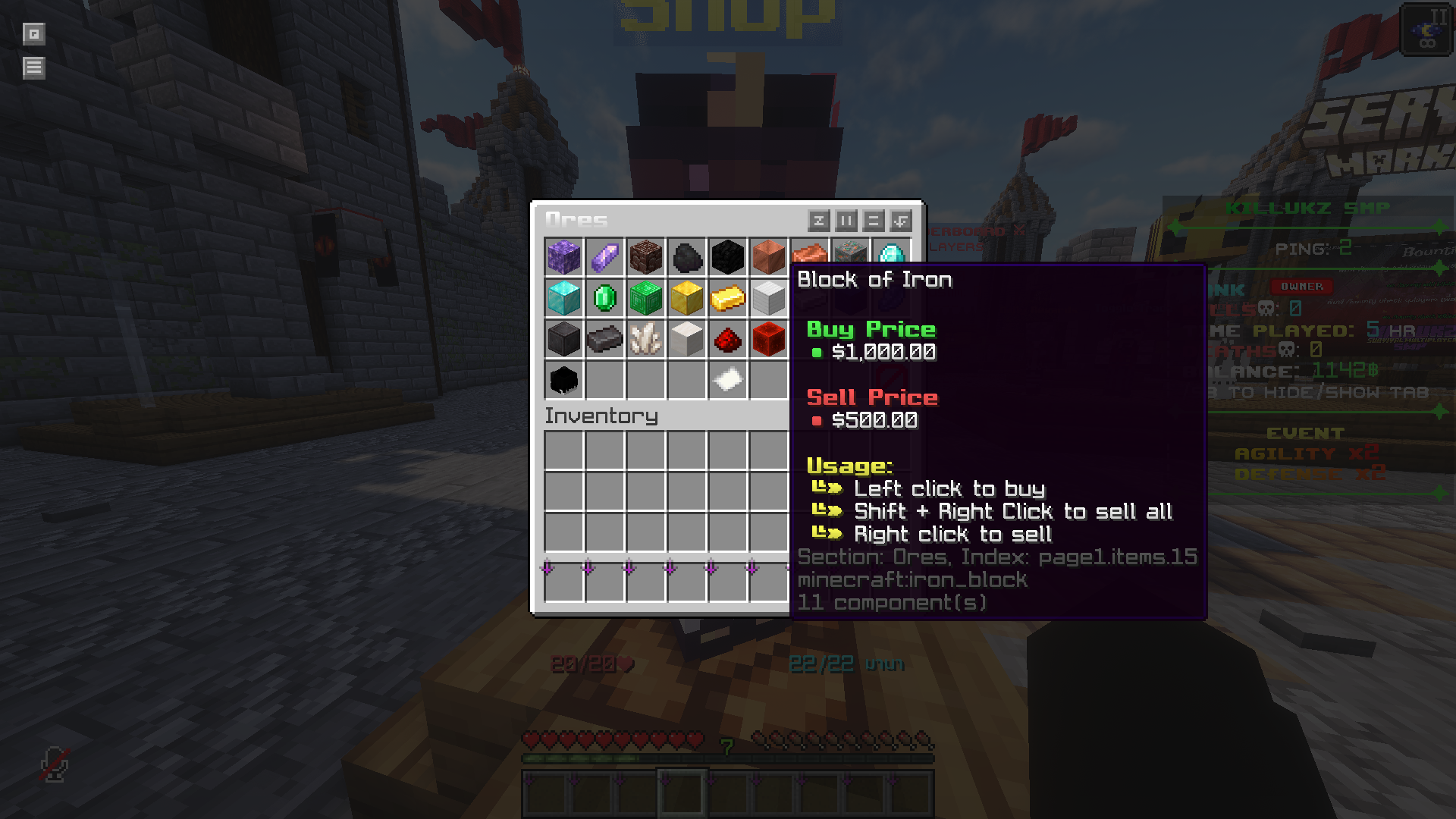This screenshot has width=1456, height=819.
Task: Select the Amethyst Shard in the Ores shop
Action: click(605, 258)
